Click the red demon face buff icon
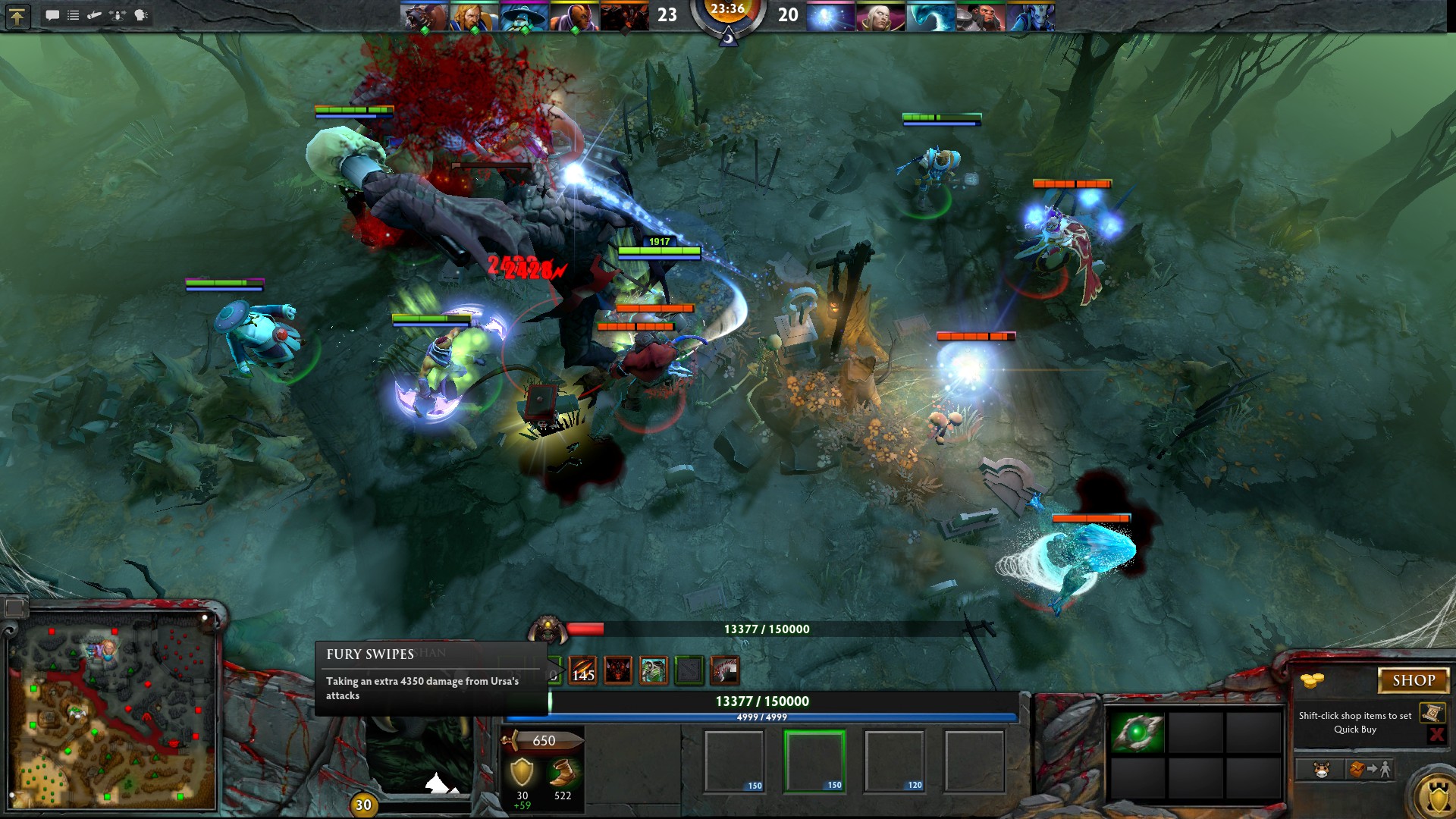The width and height of the screenshot is (1456, 819). [618, 670]
